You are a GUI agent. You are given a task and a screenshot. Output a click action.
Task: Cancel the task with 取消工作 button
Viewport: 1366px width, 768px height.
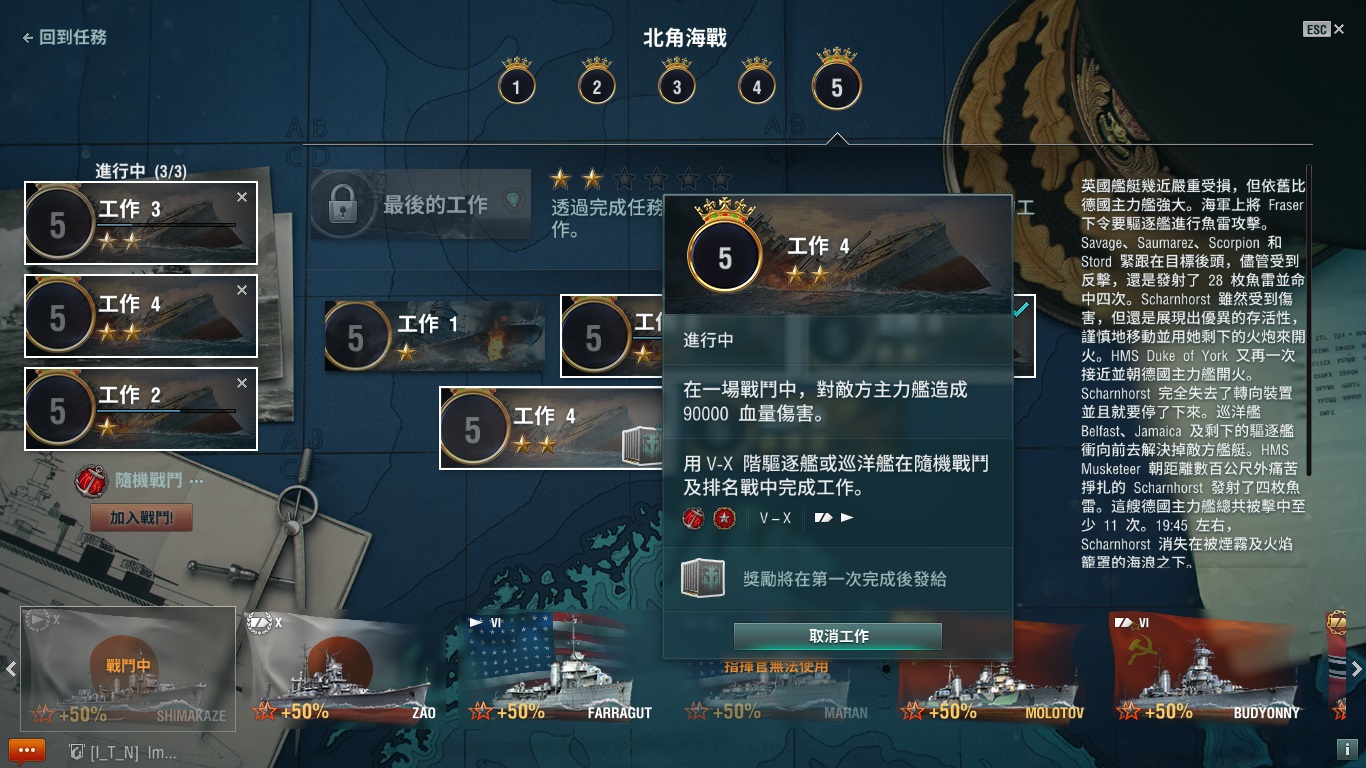tap(837, 636)
